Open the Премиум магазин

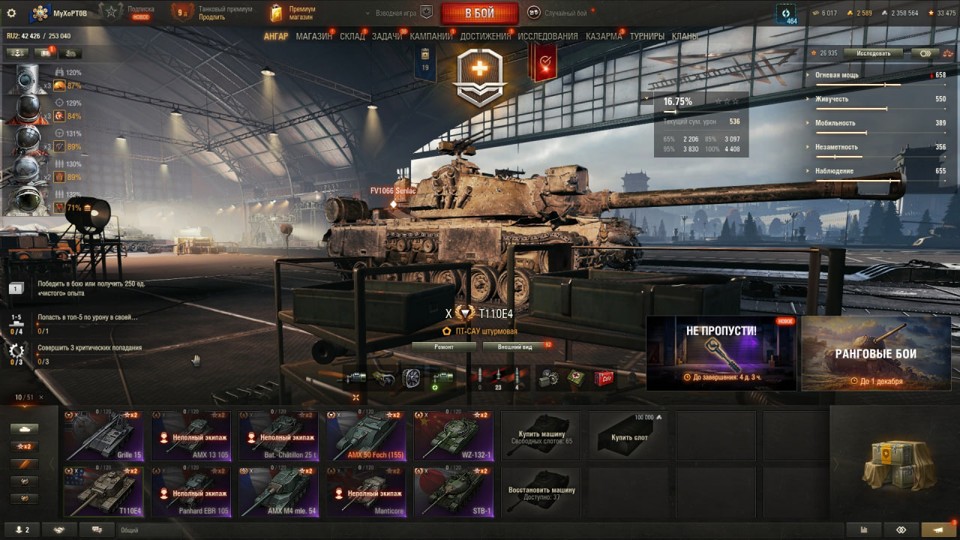point(295,13)
